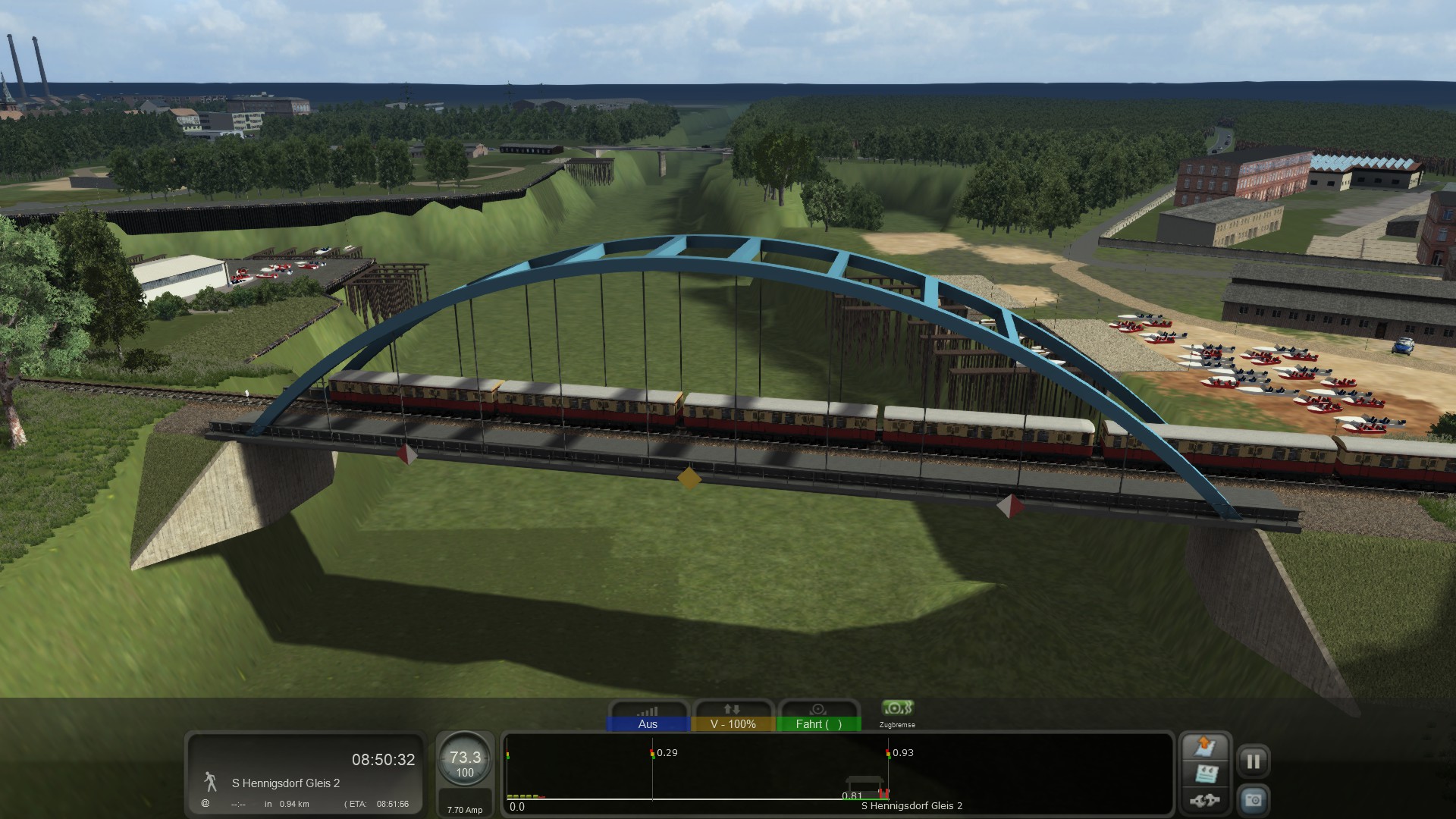
Task: Open the task list notepad icon
Action: click(x=1204, y=774)
